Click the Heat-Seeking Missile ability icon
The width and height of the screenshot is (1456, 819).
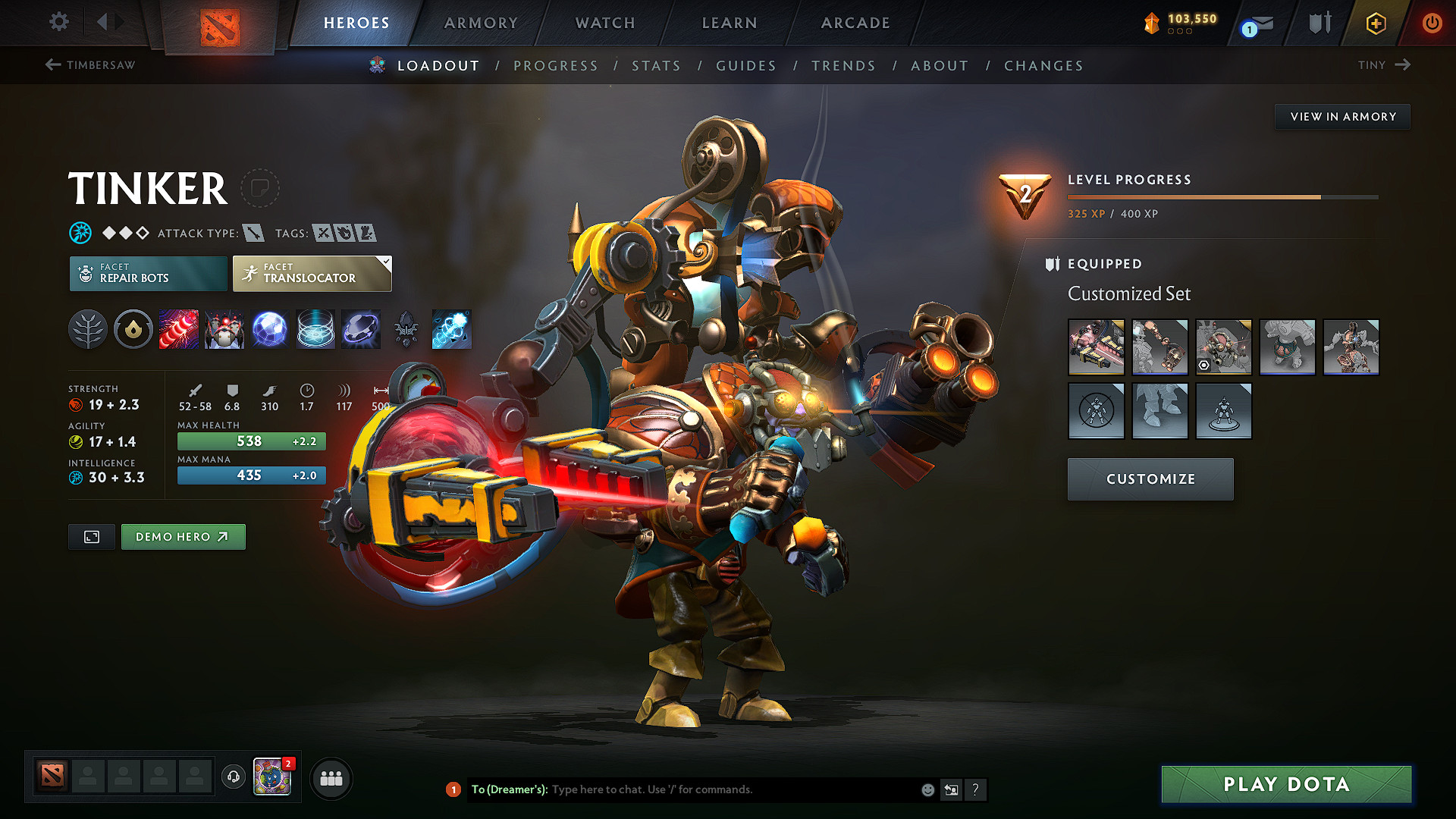tap(224, 329)
